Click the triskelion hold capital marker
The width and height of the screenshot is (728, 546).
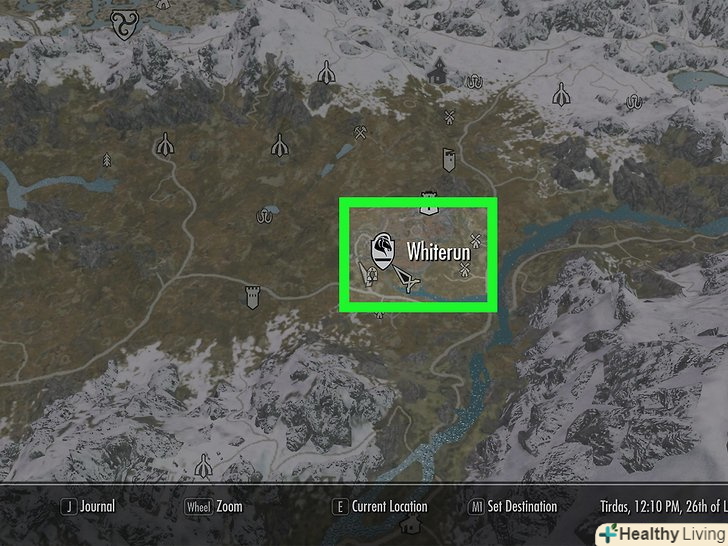click(x=125, y=22)
